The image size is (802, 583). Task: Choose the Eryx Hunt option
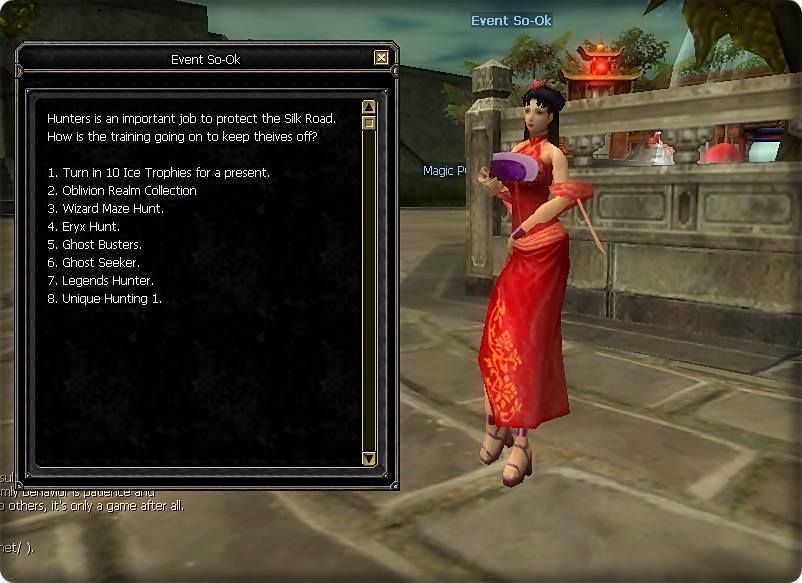pyautogui.click(x=91, y=227)
